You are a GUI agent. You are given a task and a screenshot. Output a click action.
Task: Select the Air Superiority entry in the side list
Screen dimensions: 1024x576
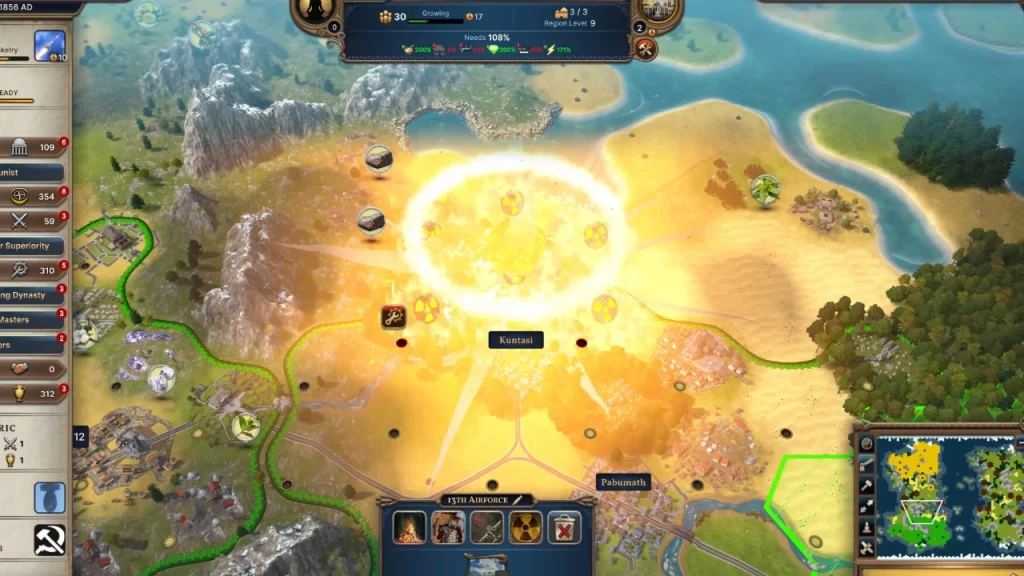point(32,246)
